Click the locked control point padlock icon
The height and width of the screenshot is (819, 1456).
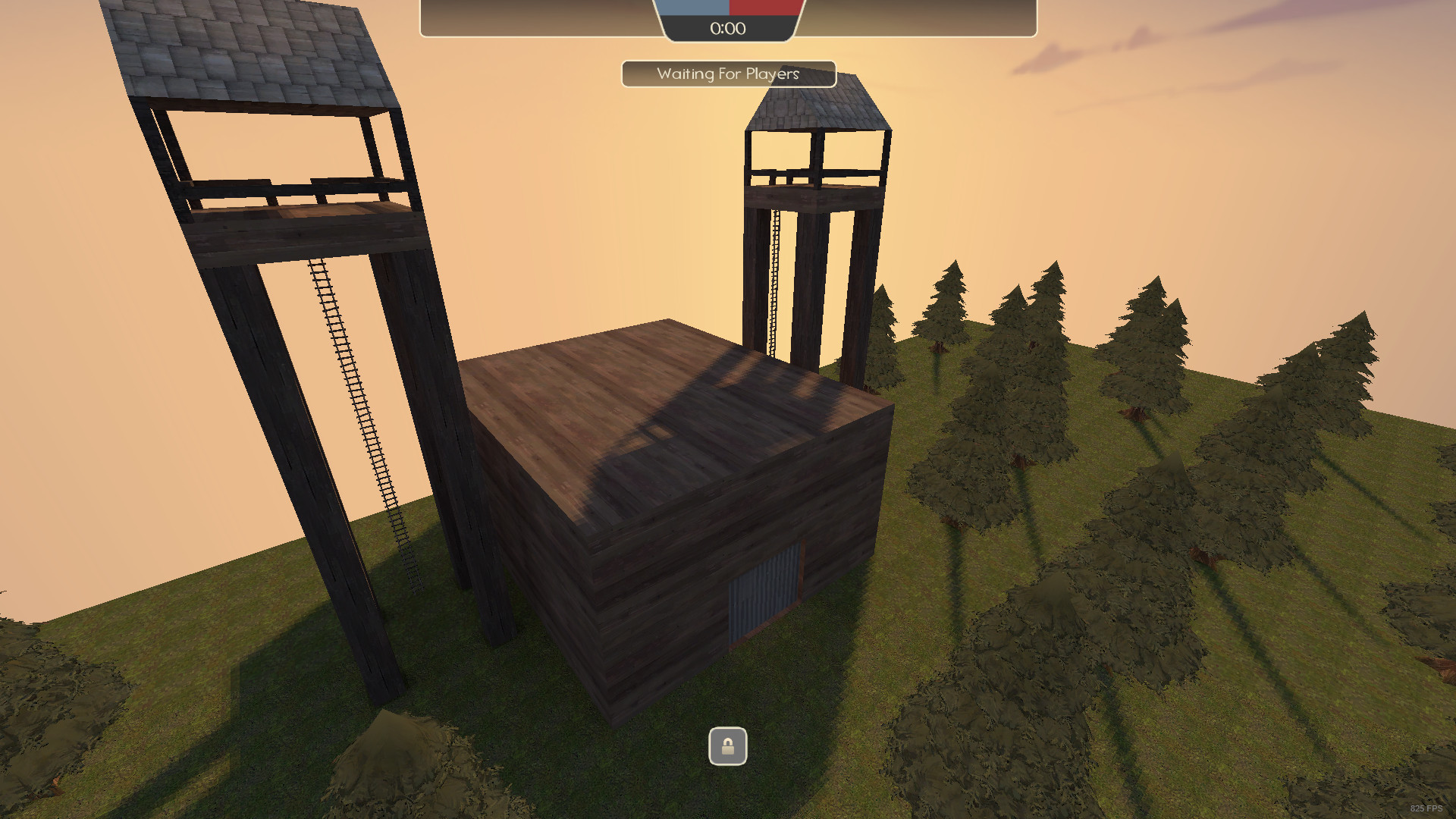click(727, 747)
